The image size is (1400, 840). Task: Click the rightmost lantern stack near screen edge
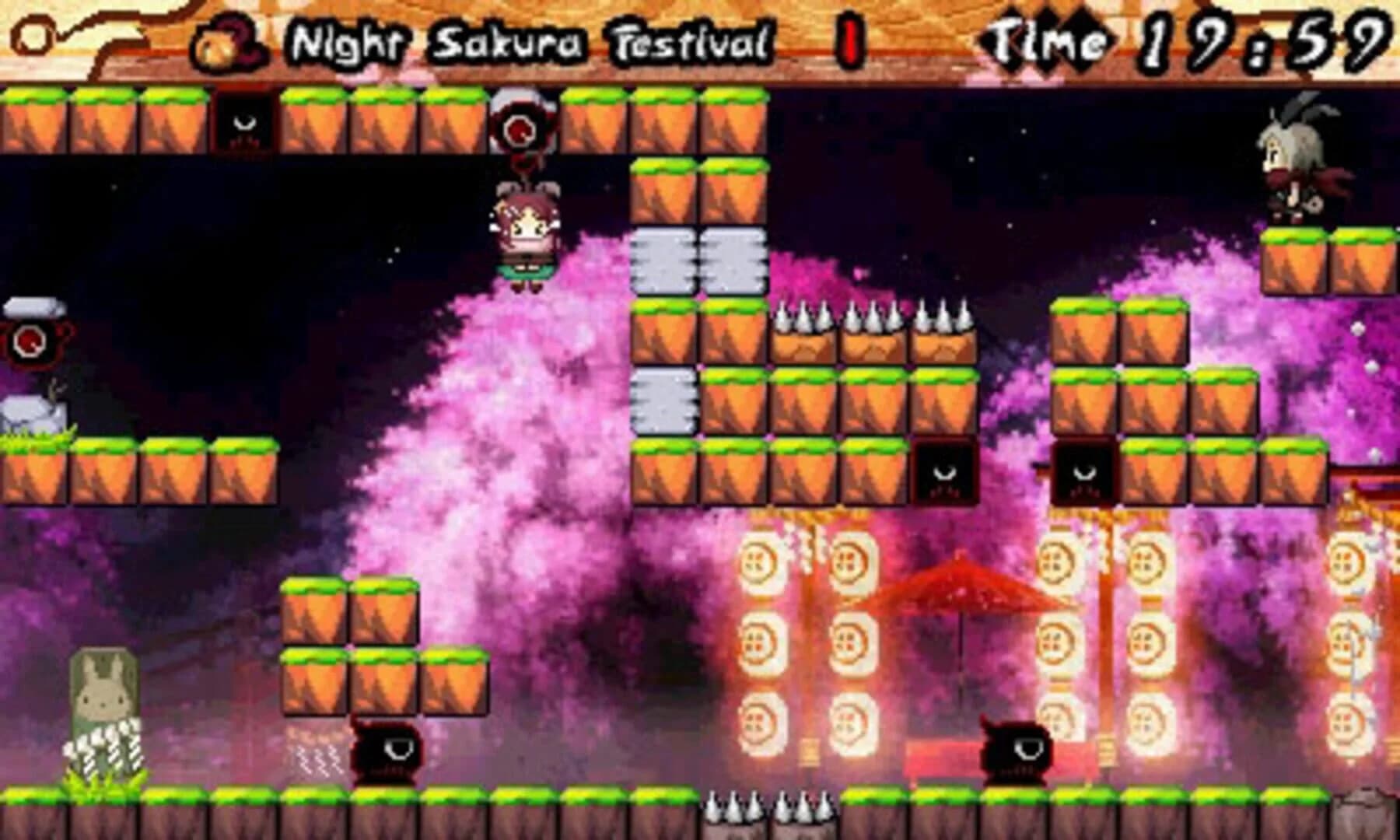point(1346,622)
